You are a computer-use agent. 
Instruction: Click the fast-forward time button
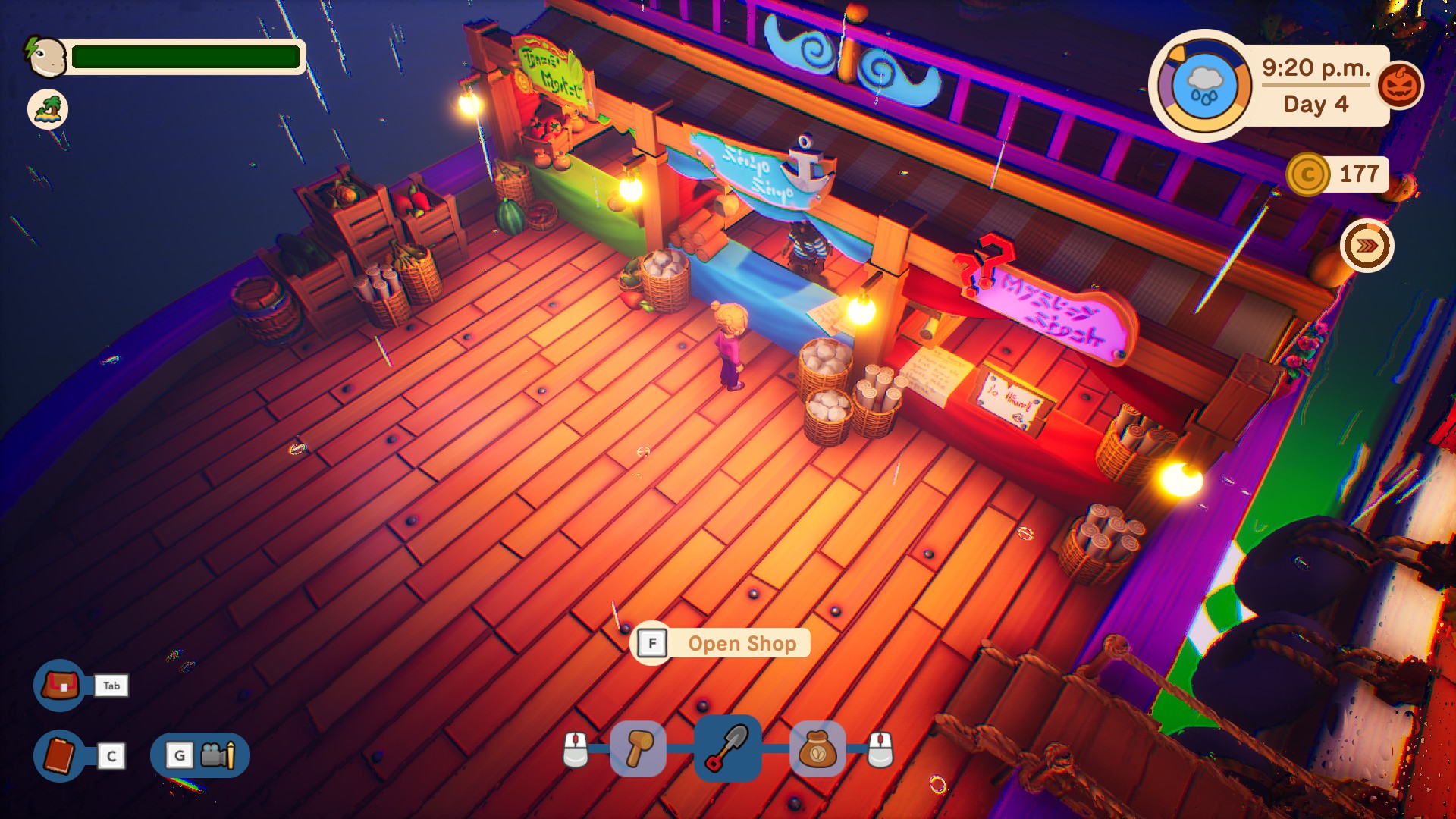(1367, 246)
